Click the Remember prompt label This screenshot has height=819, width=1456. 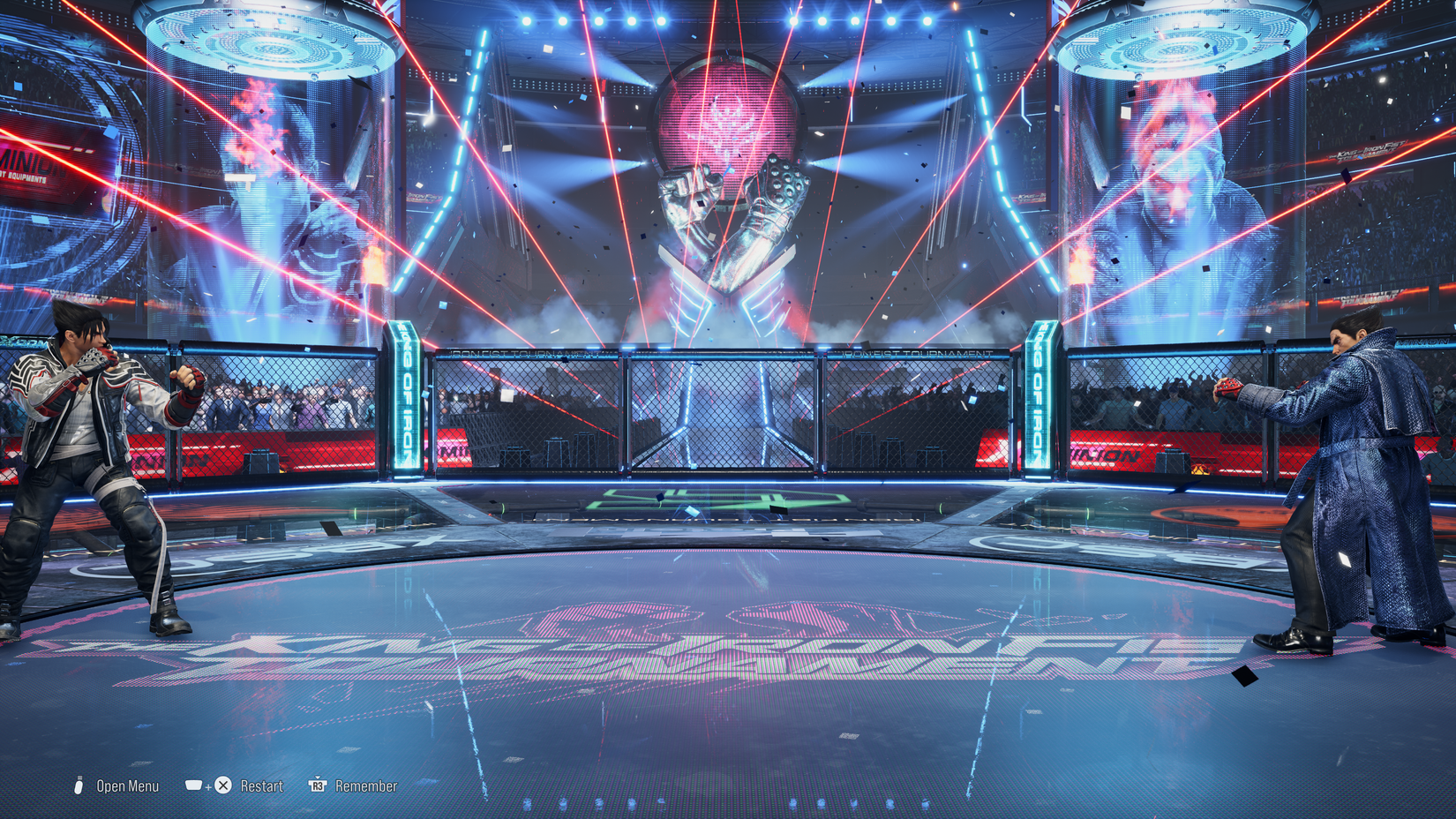[x=366, y=785]
